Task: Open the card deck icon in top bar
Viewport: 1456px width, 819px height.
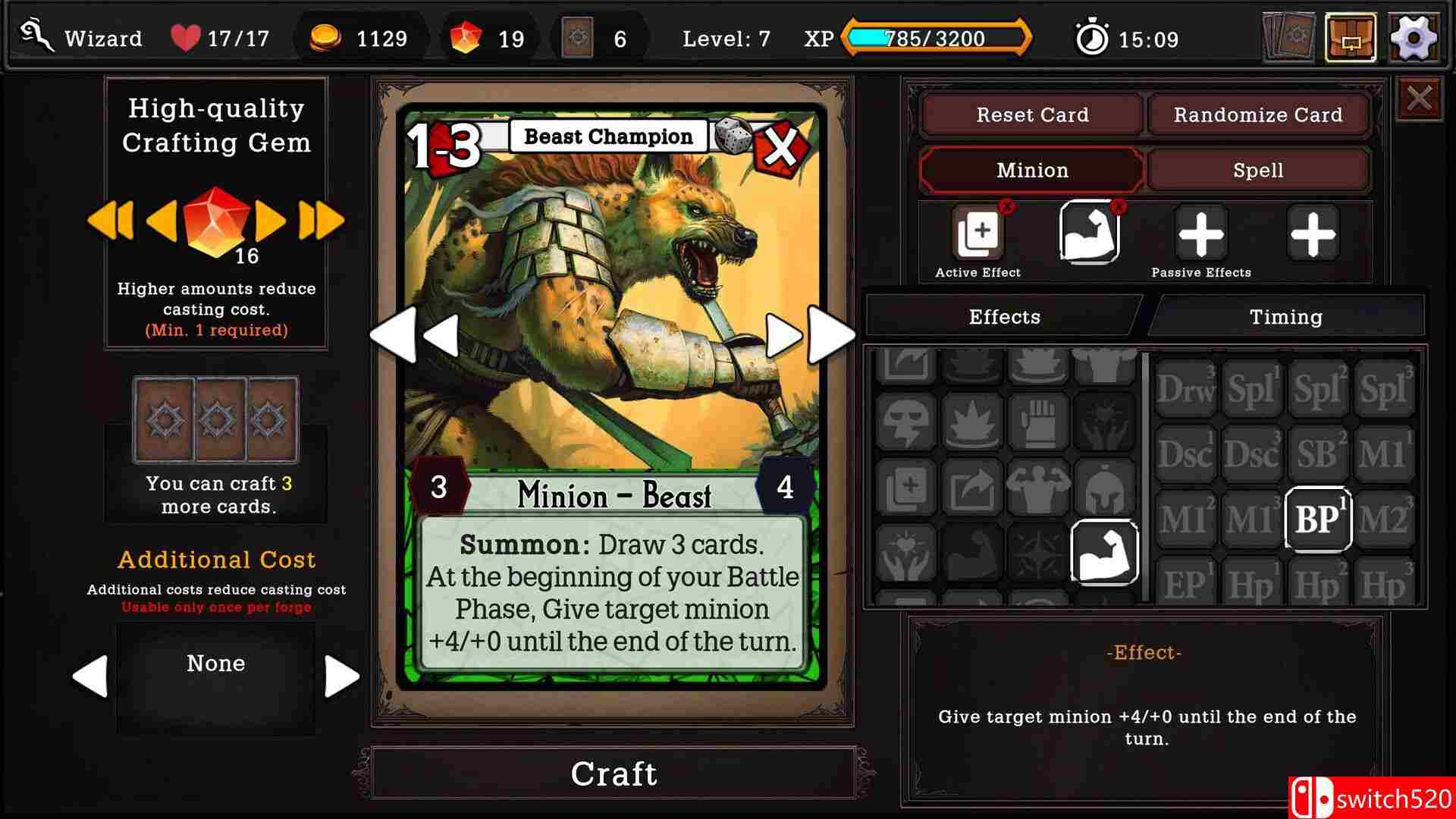Action: (1287, 39)
